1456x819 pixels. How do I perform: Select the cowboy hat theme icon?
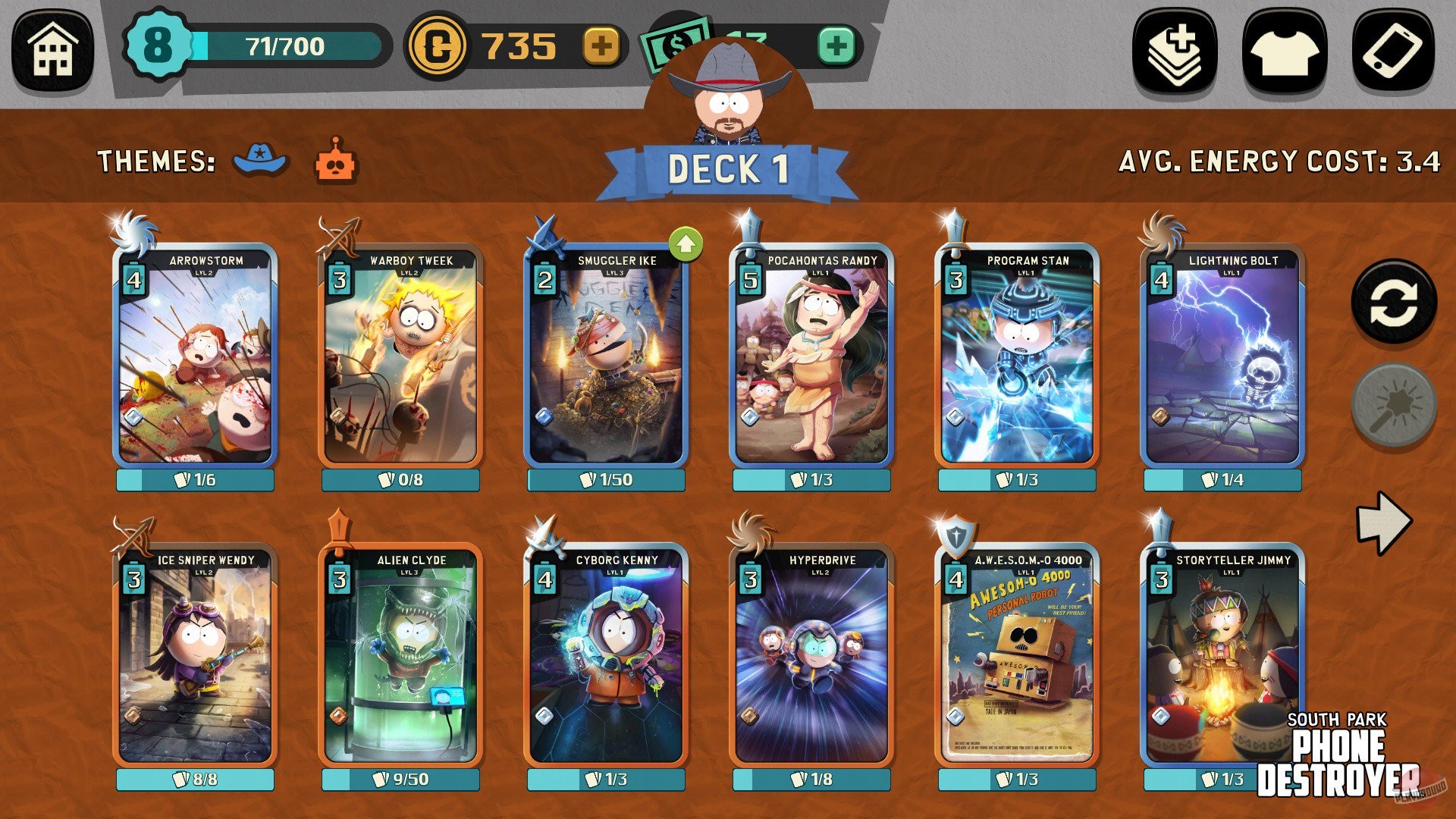click(x=258, y=162)
